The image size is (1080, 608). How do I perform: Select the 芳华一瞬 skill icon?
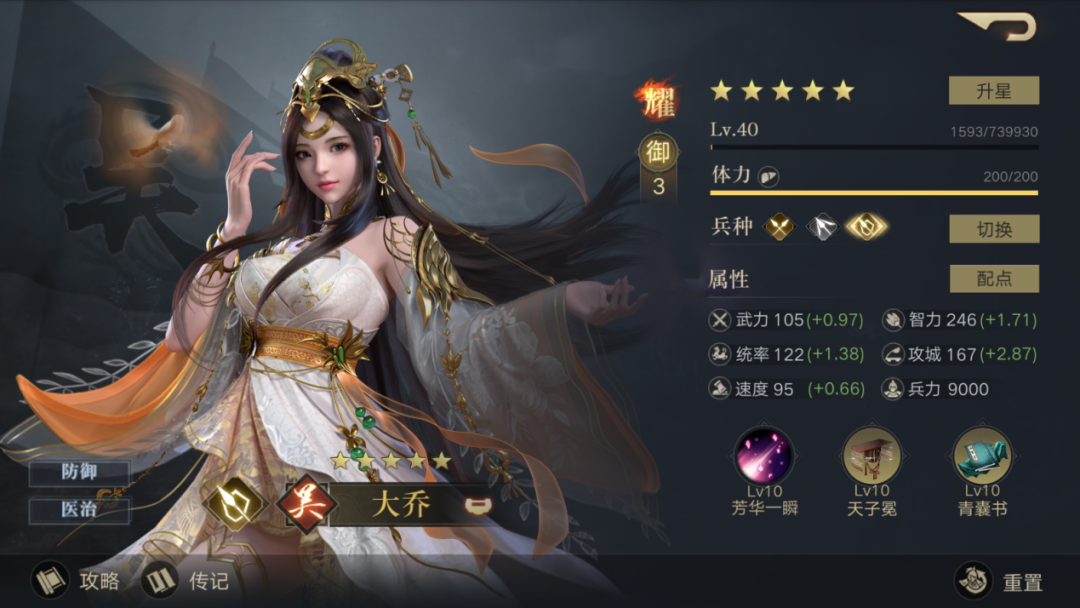point(764,456)
